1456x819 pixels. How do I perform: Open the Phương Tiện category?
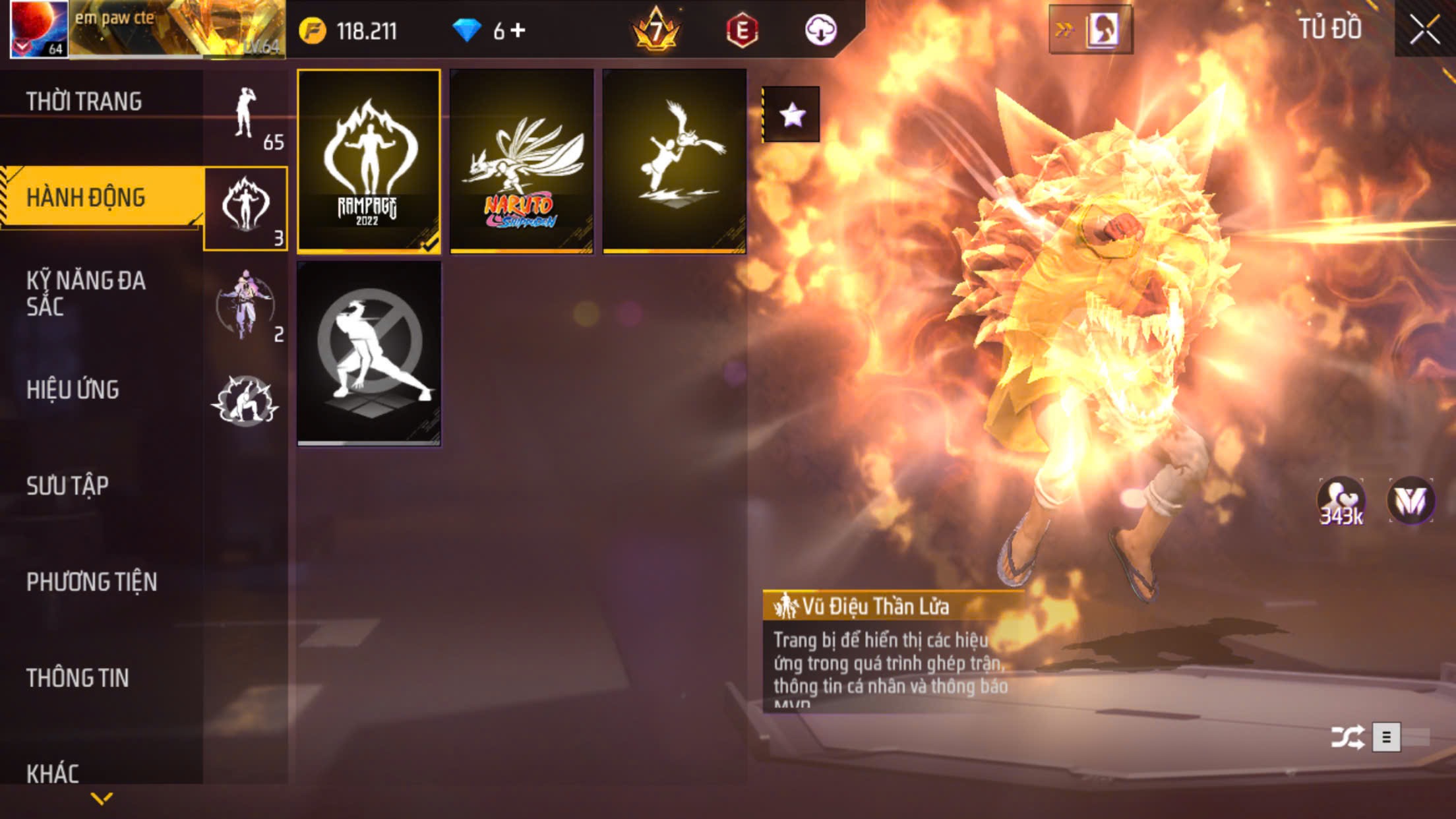pyautogui.click(x=92, y=582)
